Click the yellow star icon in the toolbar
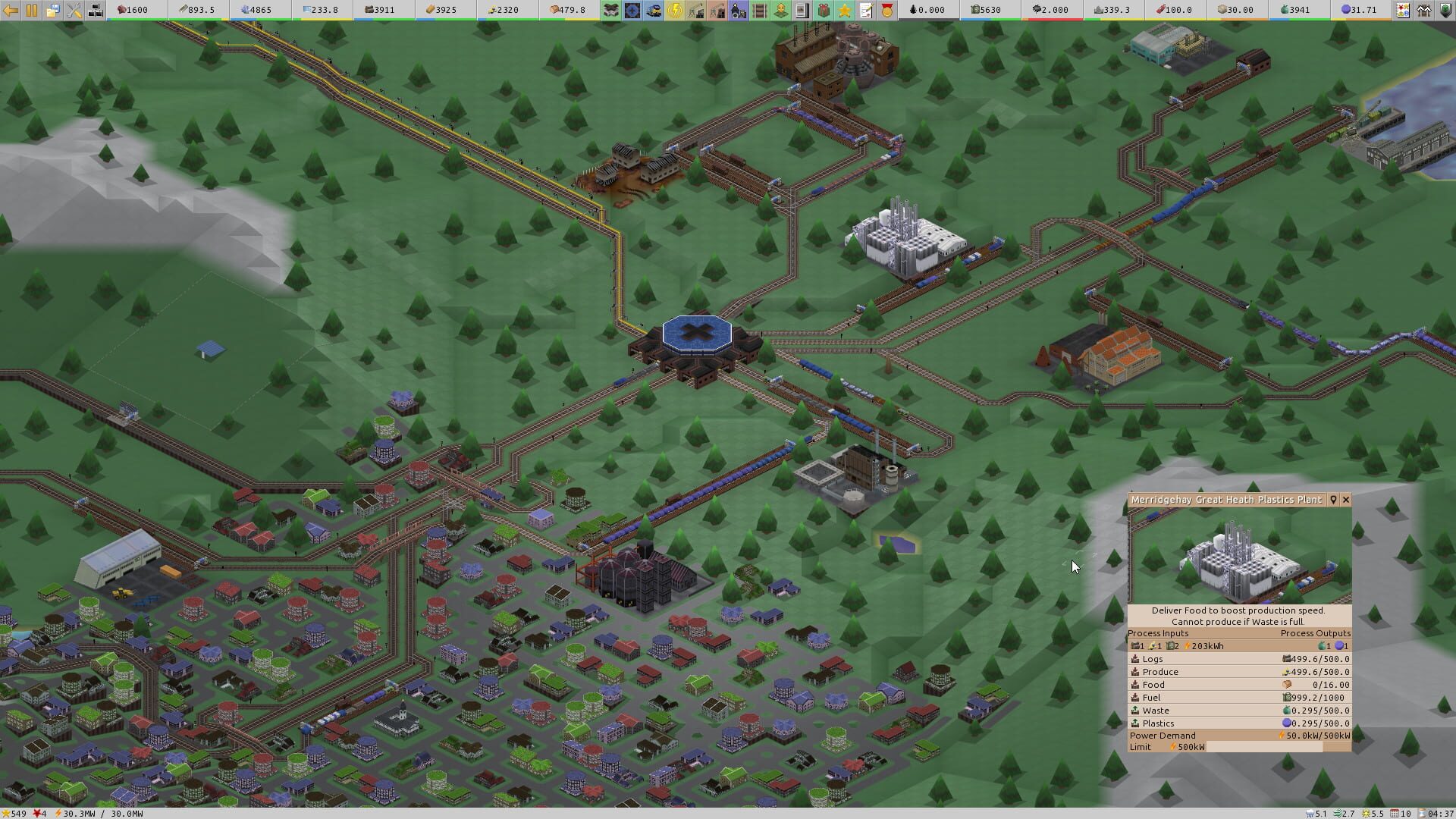1456x819 pixels. tap(844, 10)
